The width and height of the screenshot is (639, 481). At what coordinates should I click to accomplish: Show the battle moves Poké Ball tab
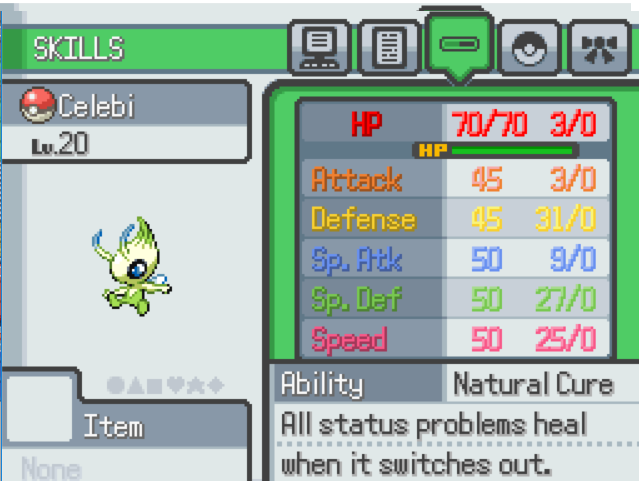[x=530, y=48]
